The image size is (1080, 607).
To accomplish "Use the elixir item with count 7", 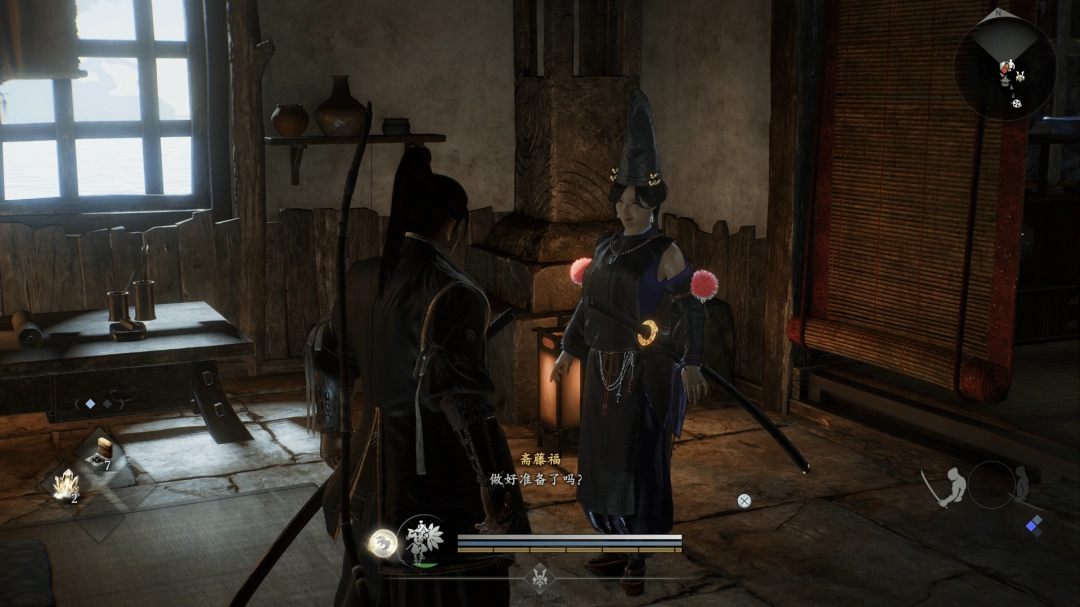I will point(101,452).
